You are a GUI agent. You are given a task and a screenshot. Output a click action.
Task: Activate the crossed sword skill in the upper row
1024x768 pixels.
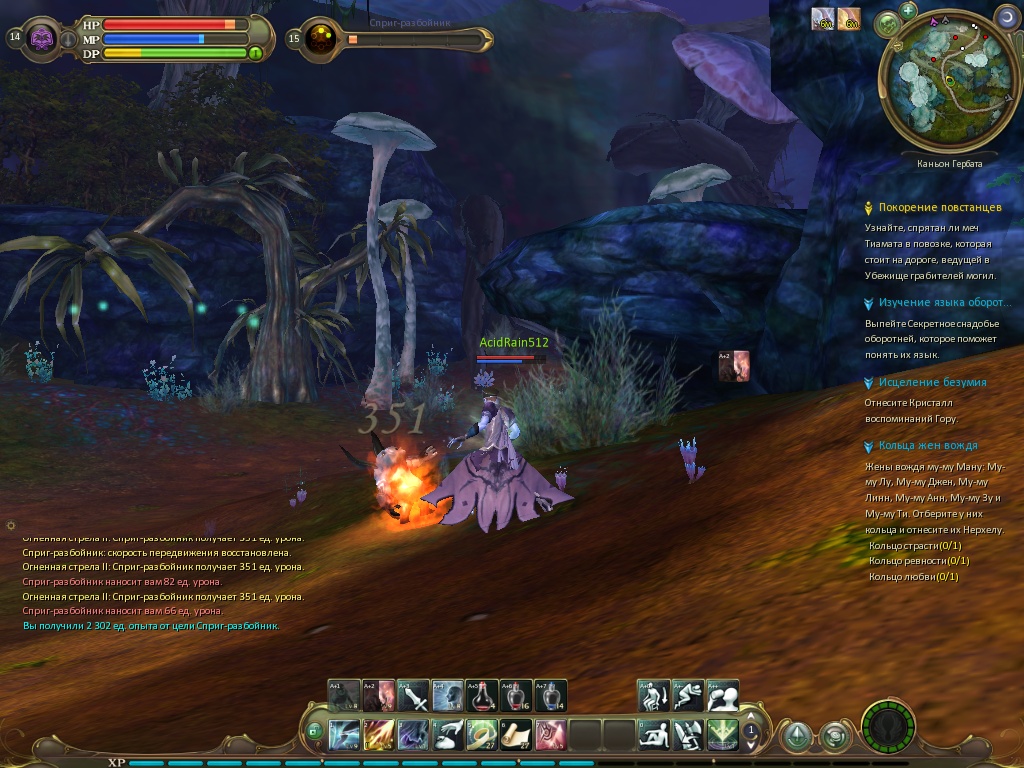(x=413, y=695)
